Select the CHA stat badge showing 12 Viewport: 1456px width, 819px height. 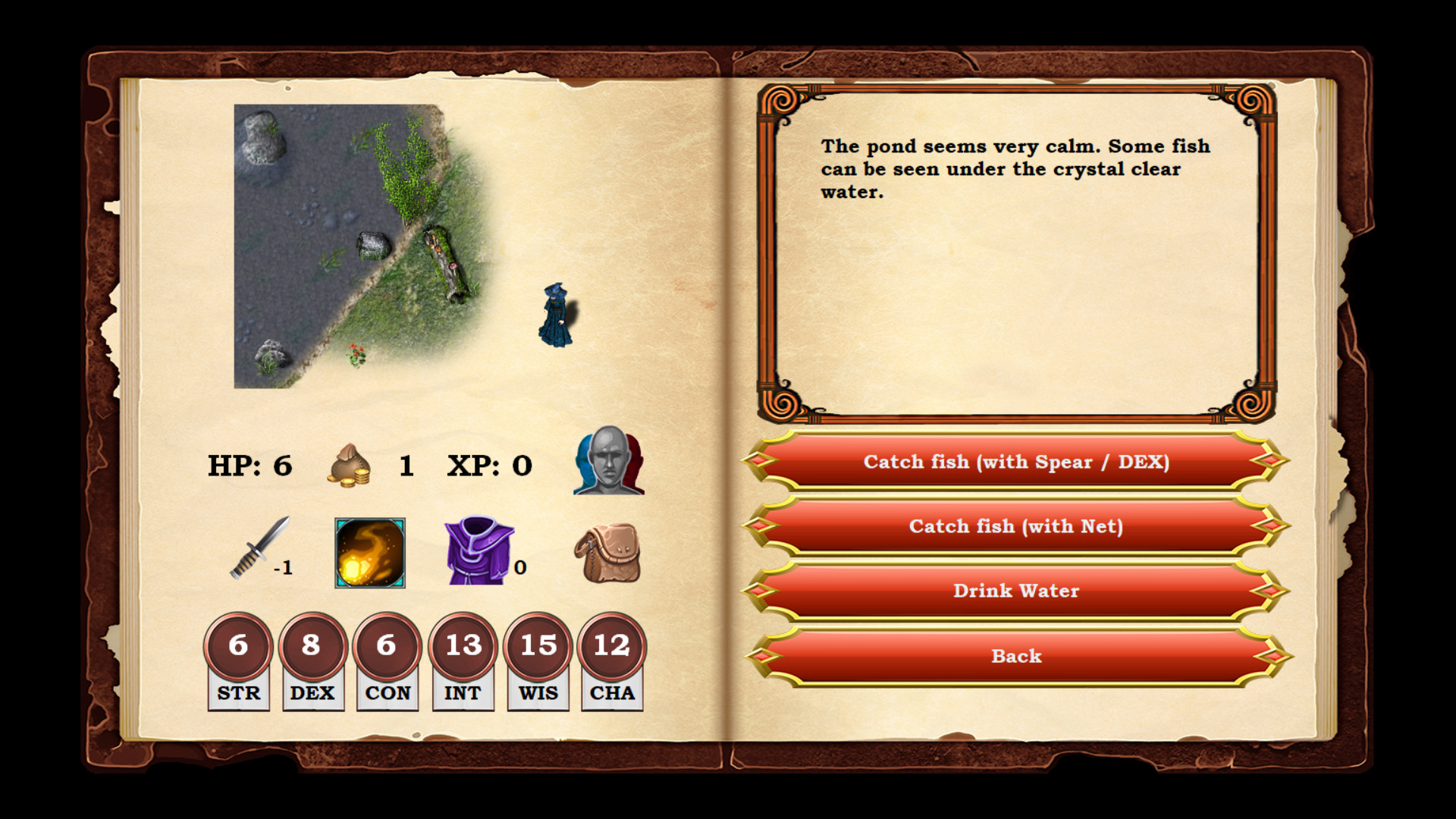point(612,647)
